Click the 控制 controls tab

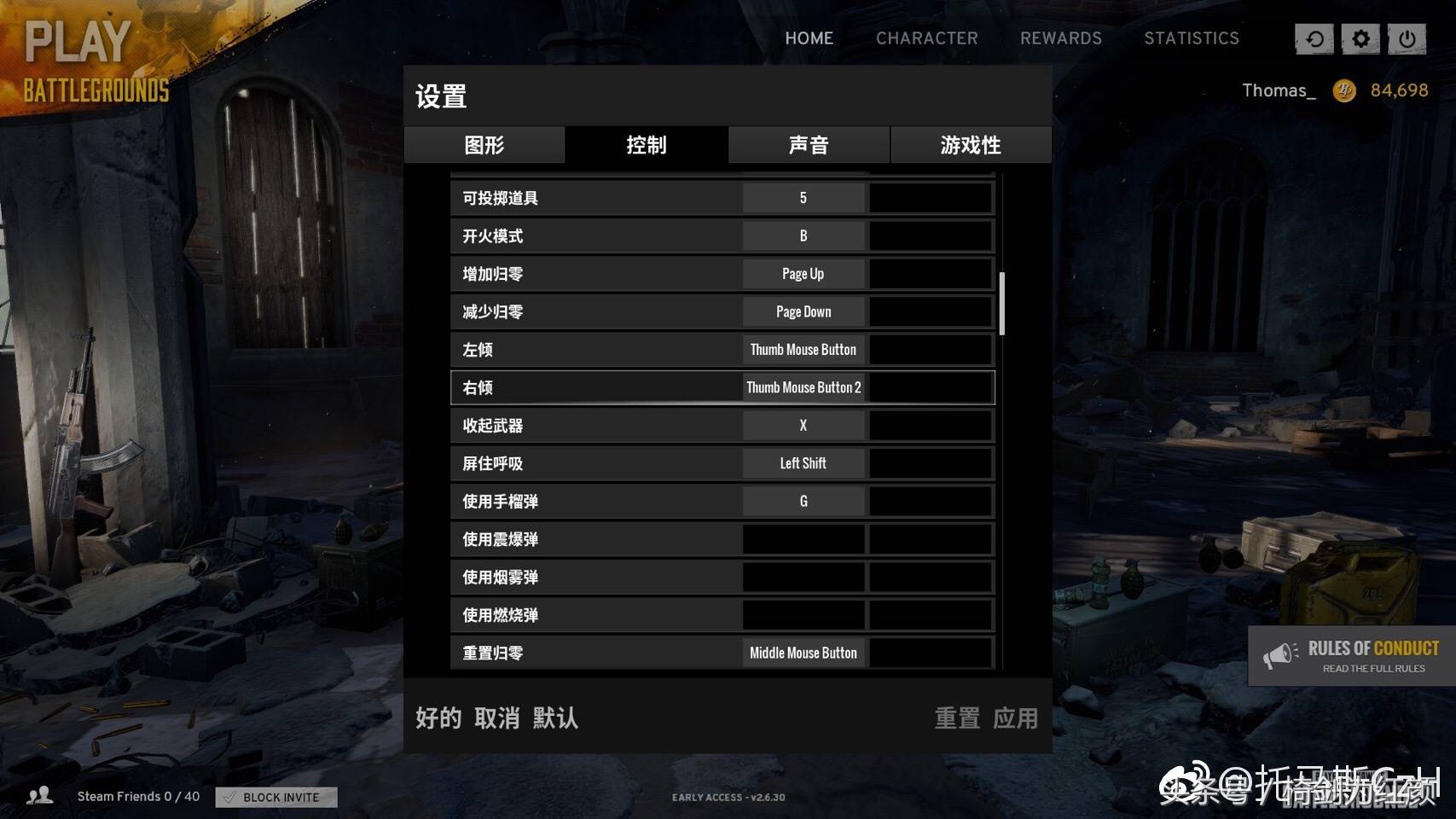647,145
